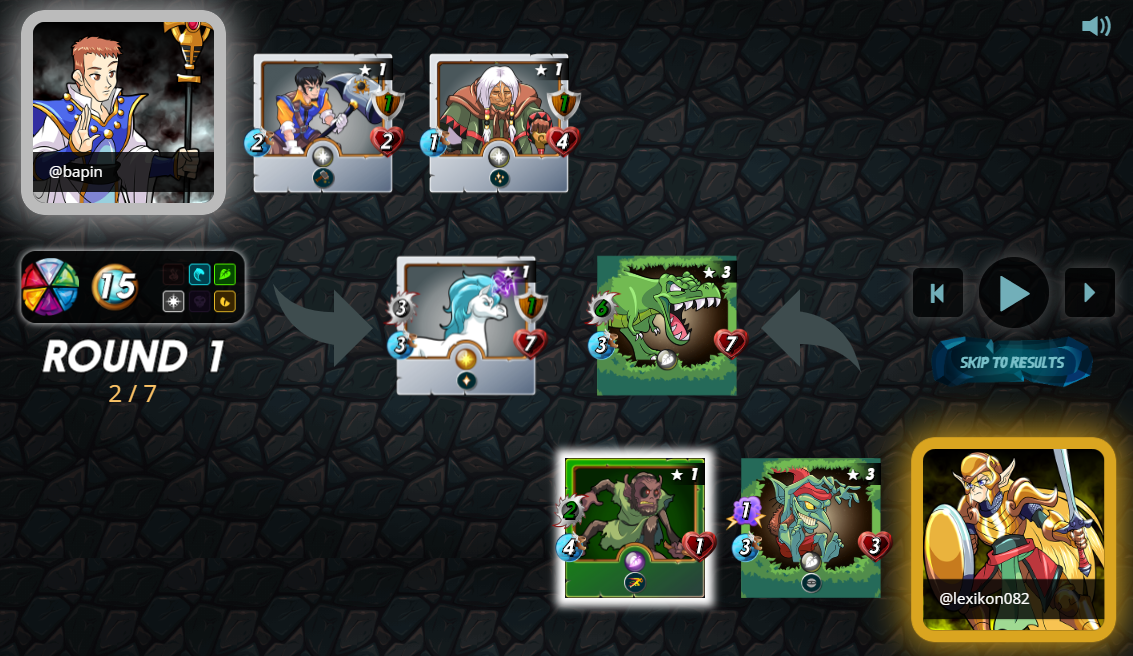Toggle the sound speaker icon
Screen dimensions: 1133x656
pos(1096,26)
